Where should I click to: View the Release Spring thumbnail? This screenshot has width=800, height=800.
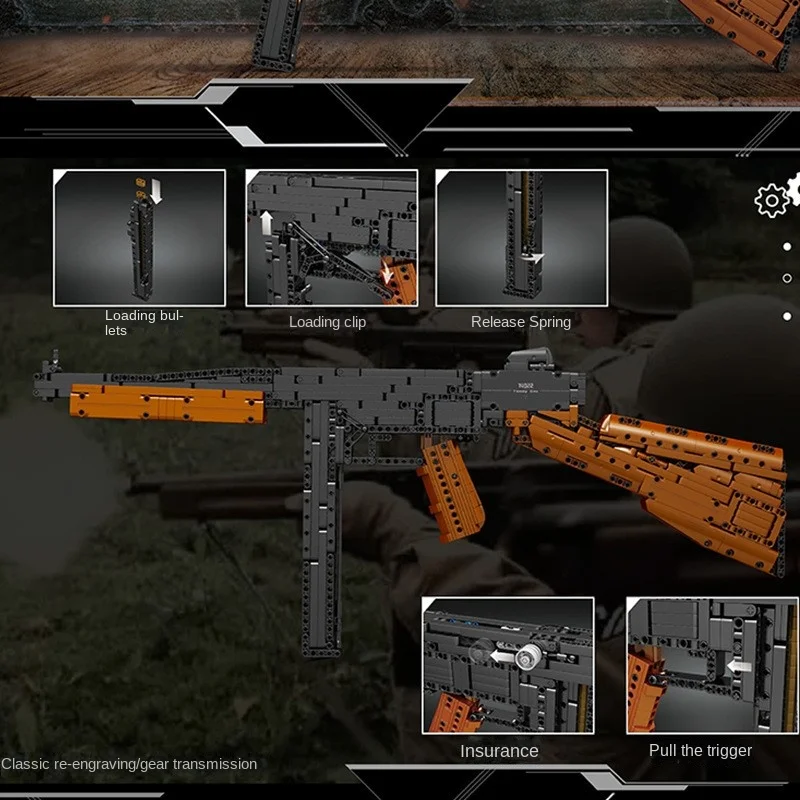521,237
